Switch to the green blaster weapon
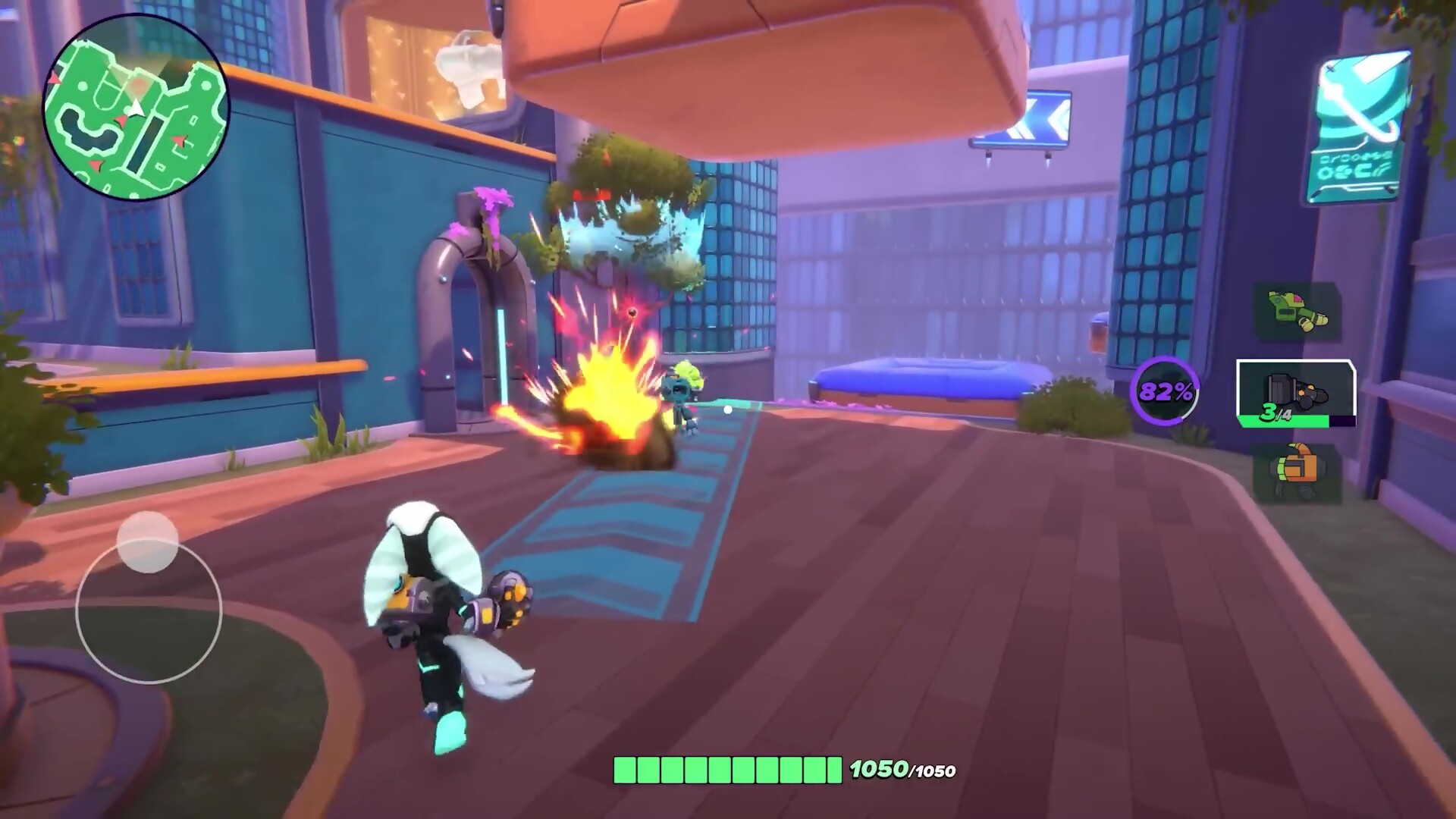Viewport: 1456px width, 819px height. pyautogui.click(x=1296, y=311)
